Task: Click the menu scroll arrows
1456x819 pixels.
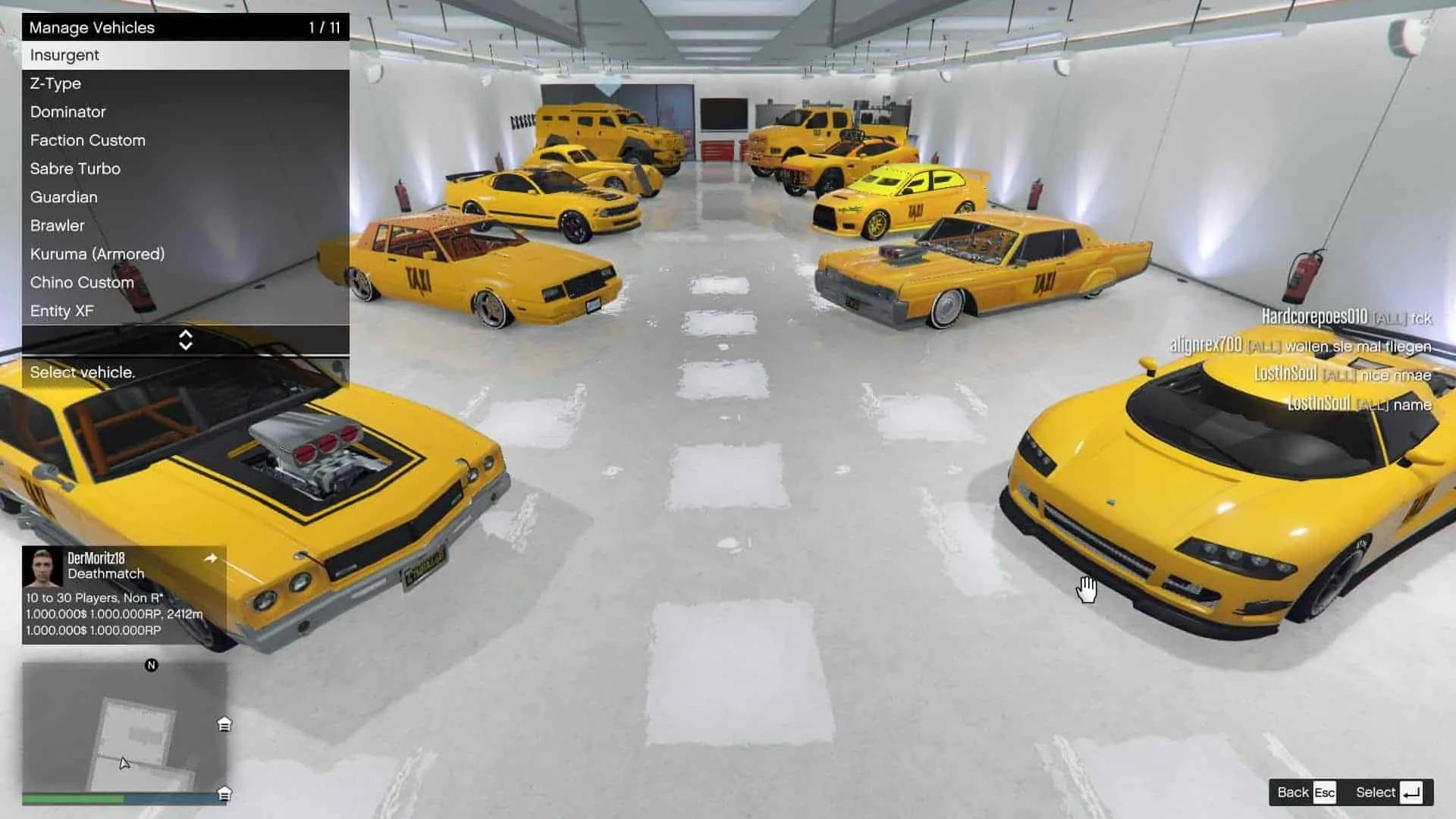Action: 185,340
